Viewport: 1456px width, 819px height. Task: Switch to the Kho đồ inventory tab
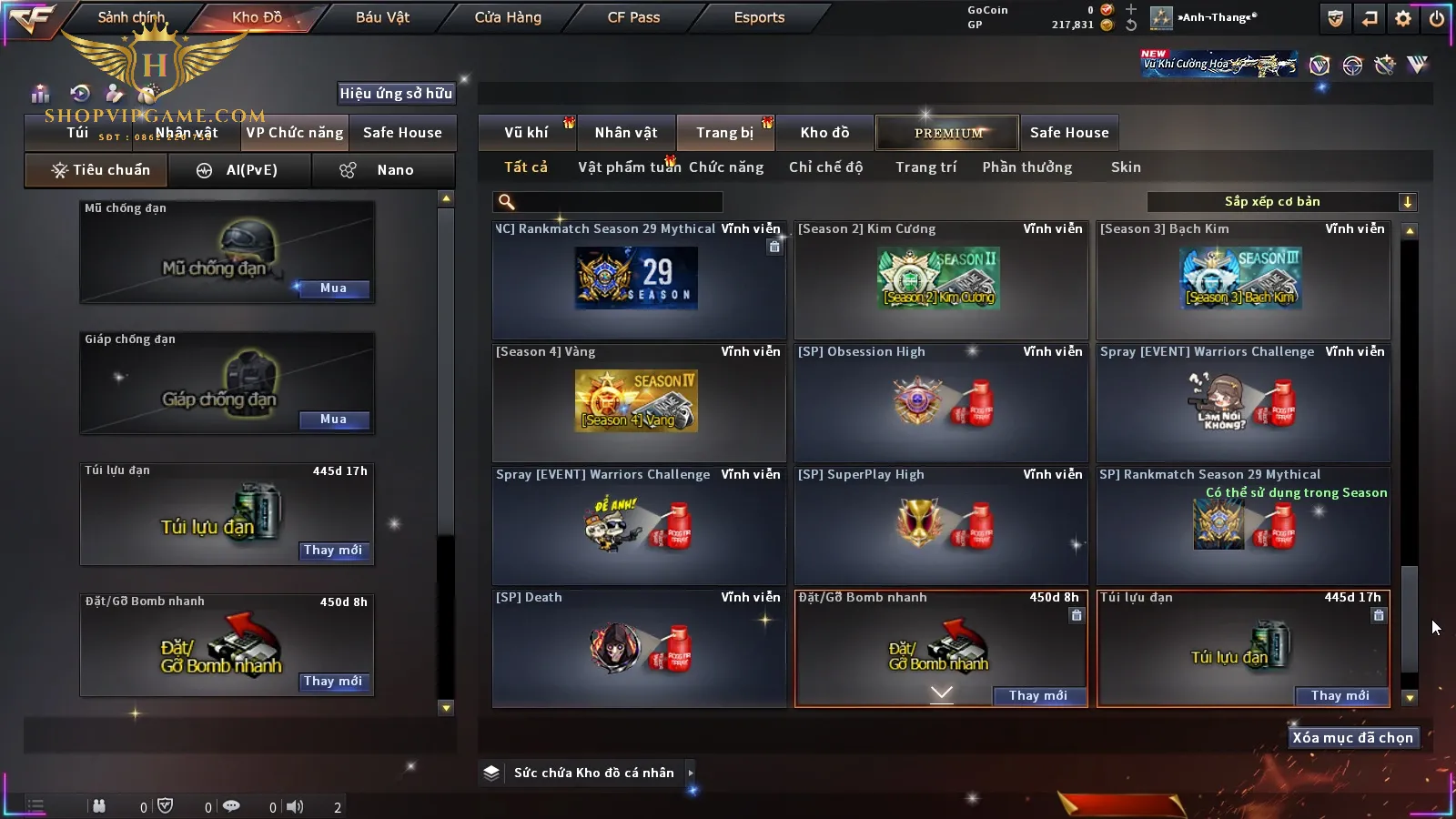(824, 133)
